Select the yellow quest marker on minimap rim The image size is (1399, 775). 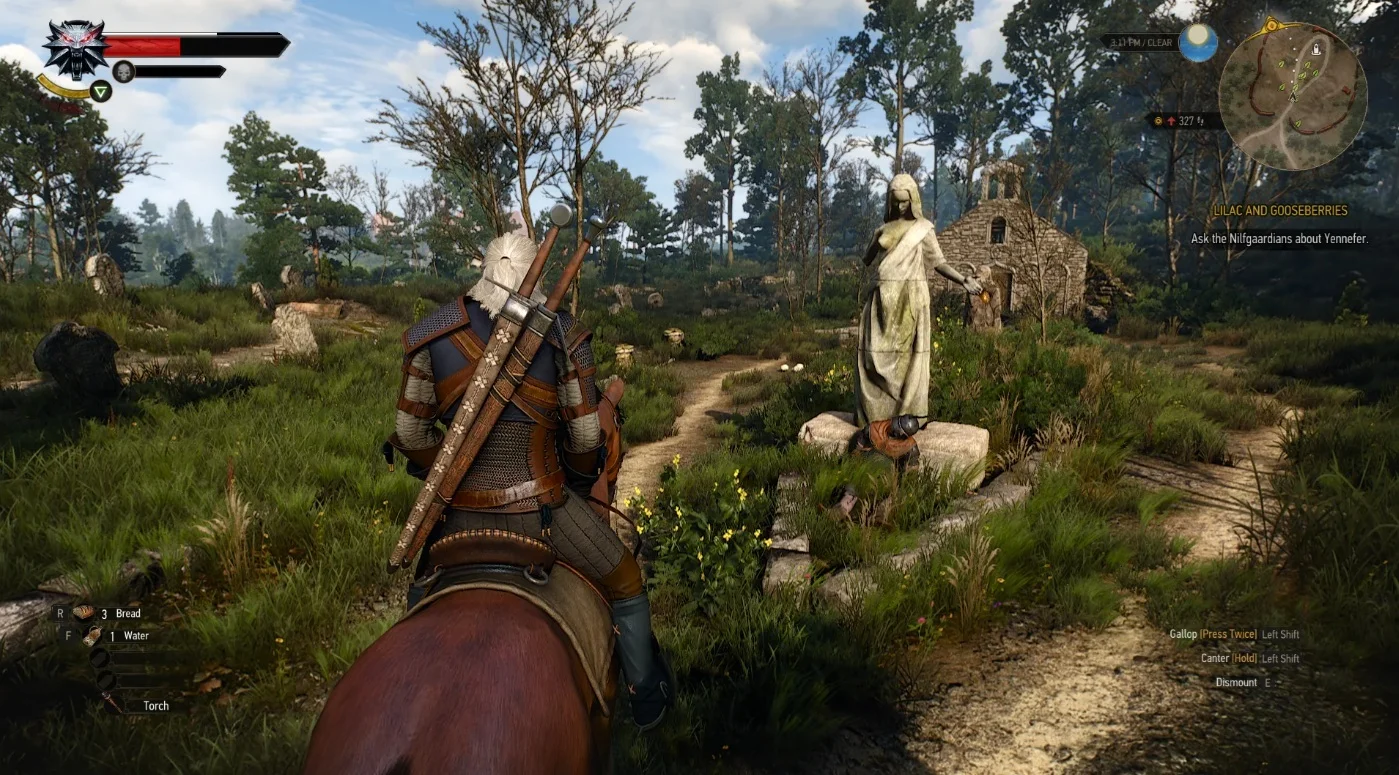point(1272,24)
